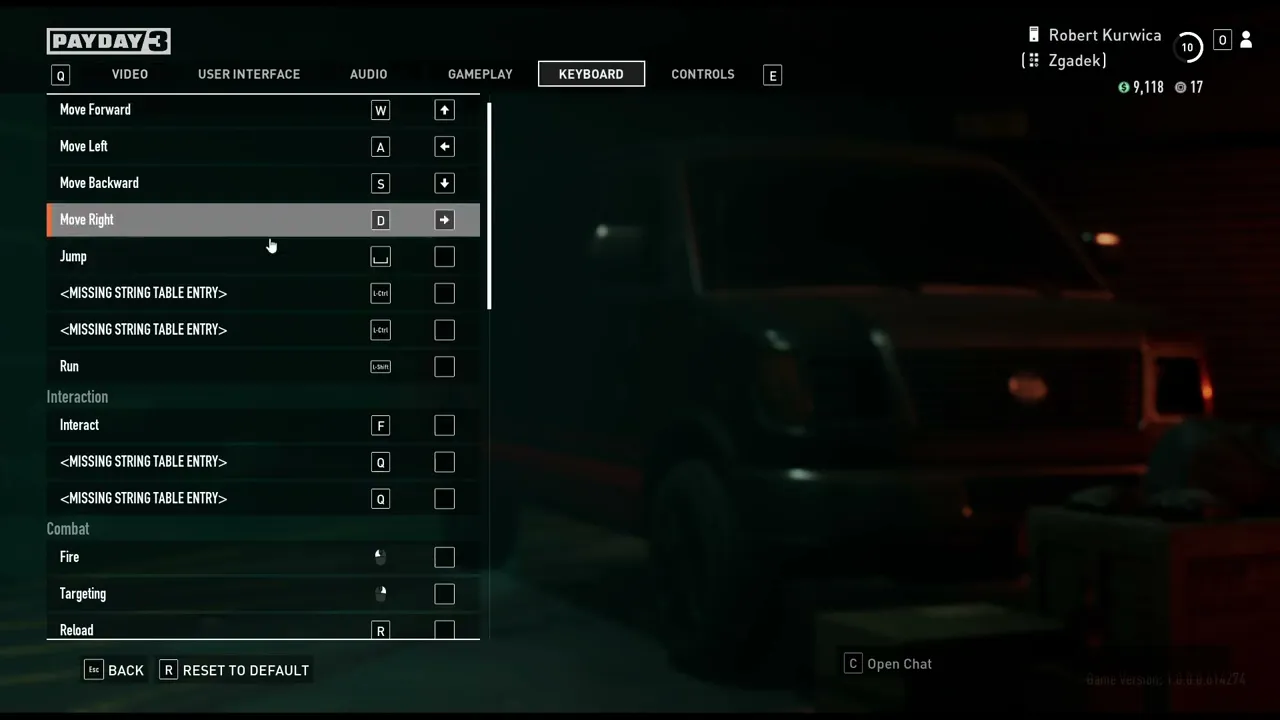This screenshot has height=720, width=1280.
Task: Switch to the Video settings tab
Action: point(130,74)
